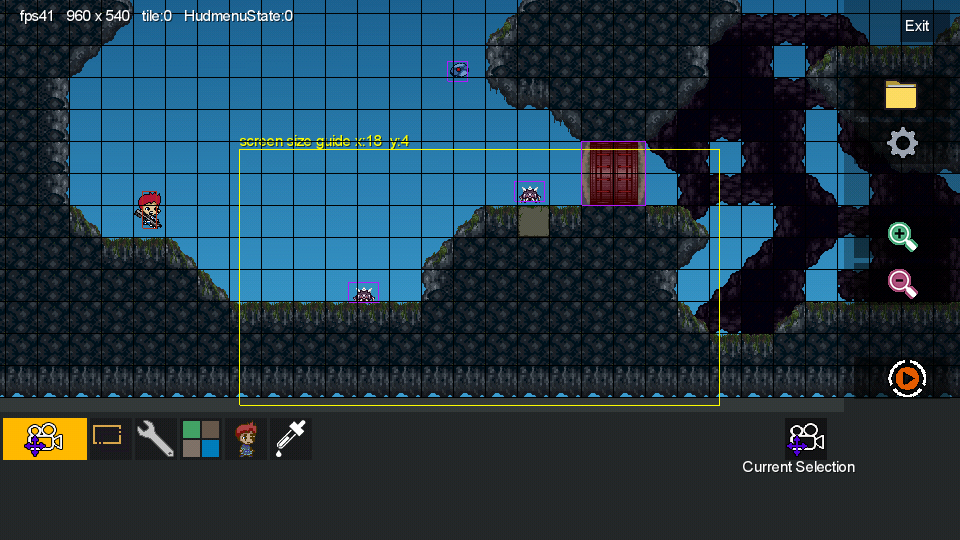
Task: Activate the eyedropper tool
Action: [x=290, y=439]
